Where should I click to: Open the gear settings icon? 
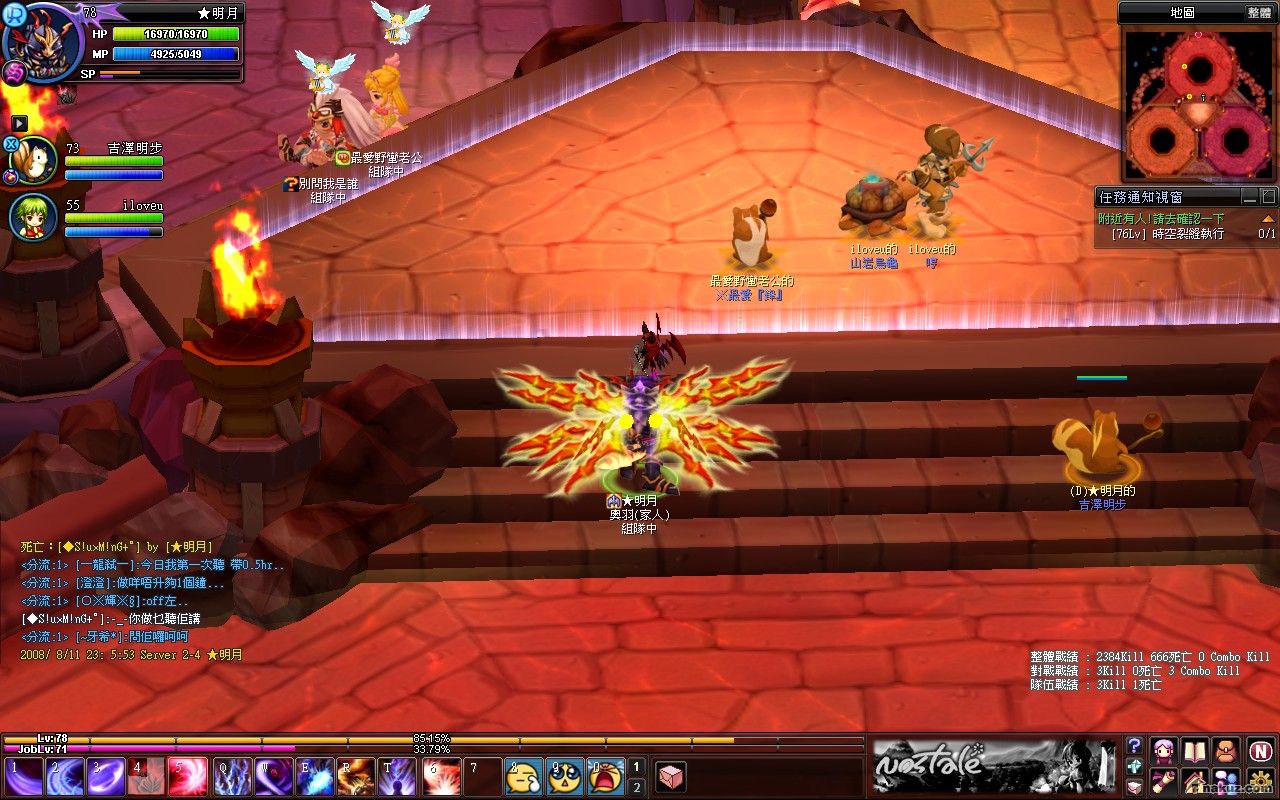pyautogui.click(x=1260, y=780)
